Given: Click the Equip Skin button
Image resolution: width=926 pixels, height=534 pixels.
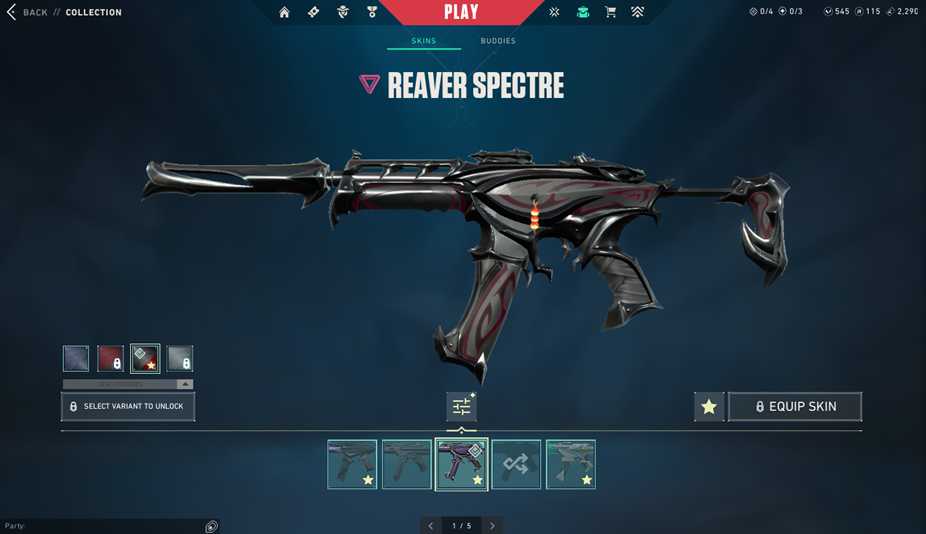Looking at the screenshot, I should pos(795,406).
